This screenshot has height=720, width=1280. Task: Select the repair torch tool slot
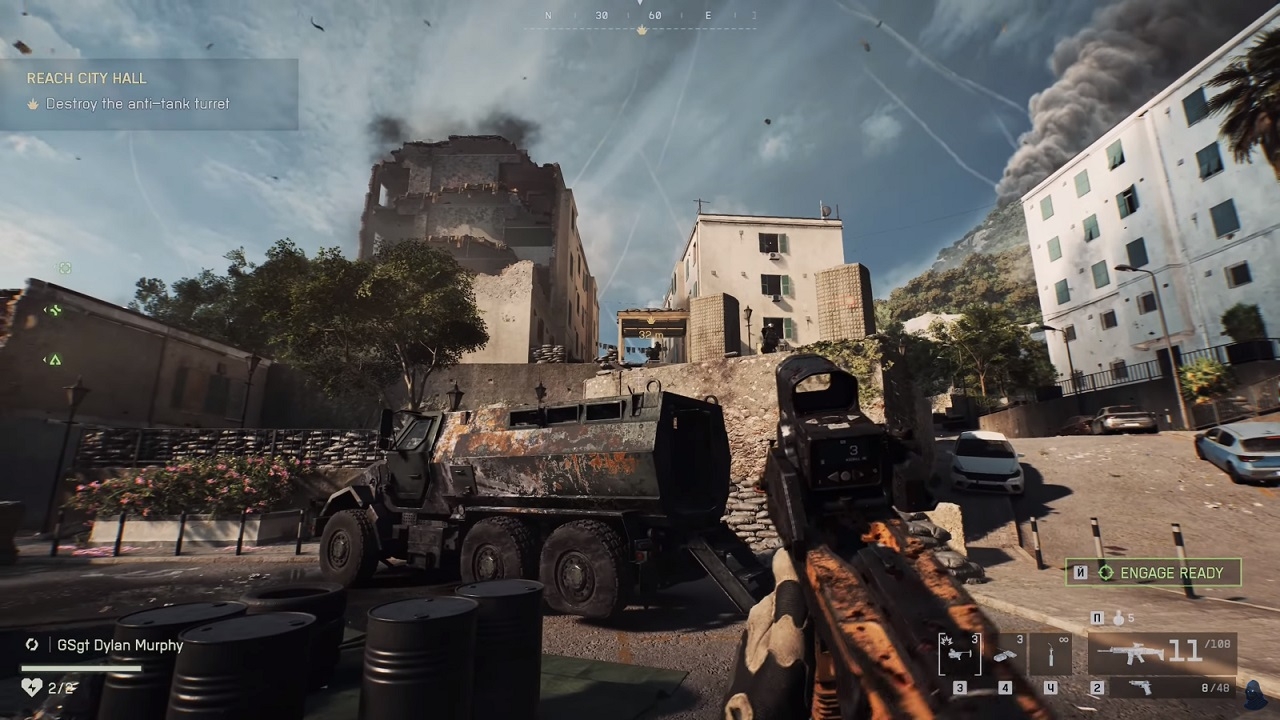[x=1050, y=654]
